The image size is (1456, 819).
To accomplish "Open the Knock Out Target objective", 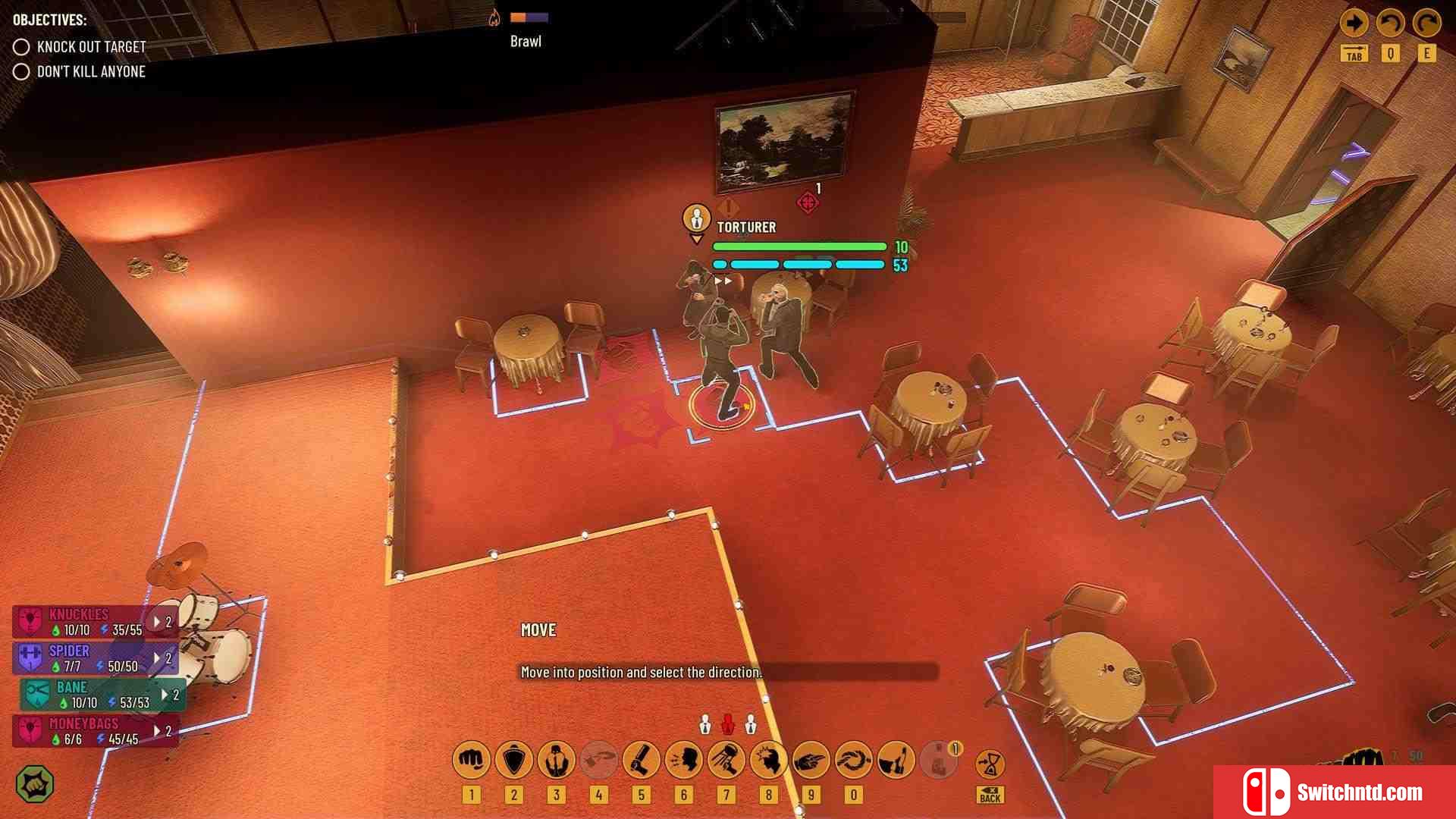I will [x=91, y=47].
